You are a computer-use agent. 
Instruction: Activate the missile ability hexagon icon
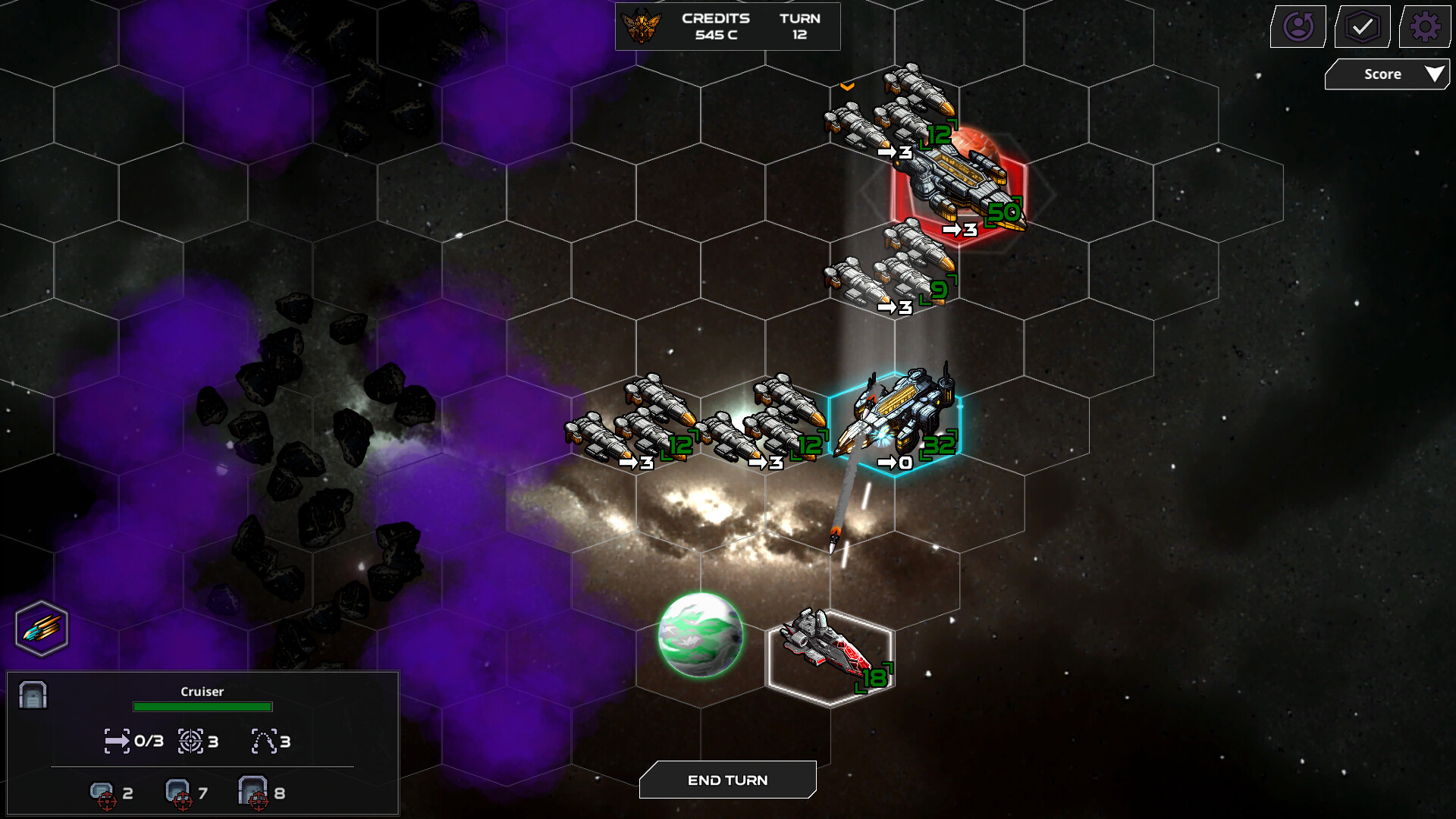[x=42, y=629]
